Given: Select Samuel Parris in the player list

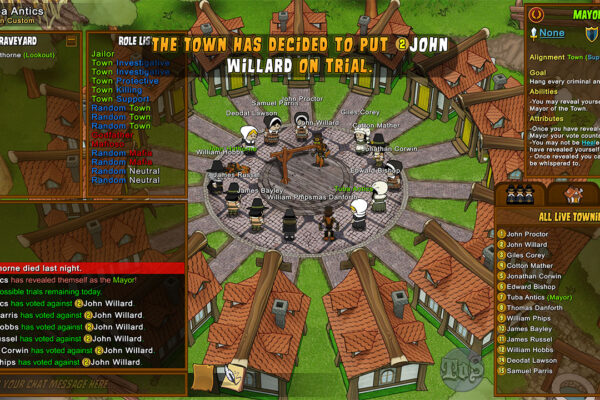Looking at the screenshot, I should [x=530, y=373].
